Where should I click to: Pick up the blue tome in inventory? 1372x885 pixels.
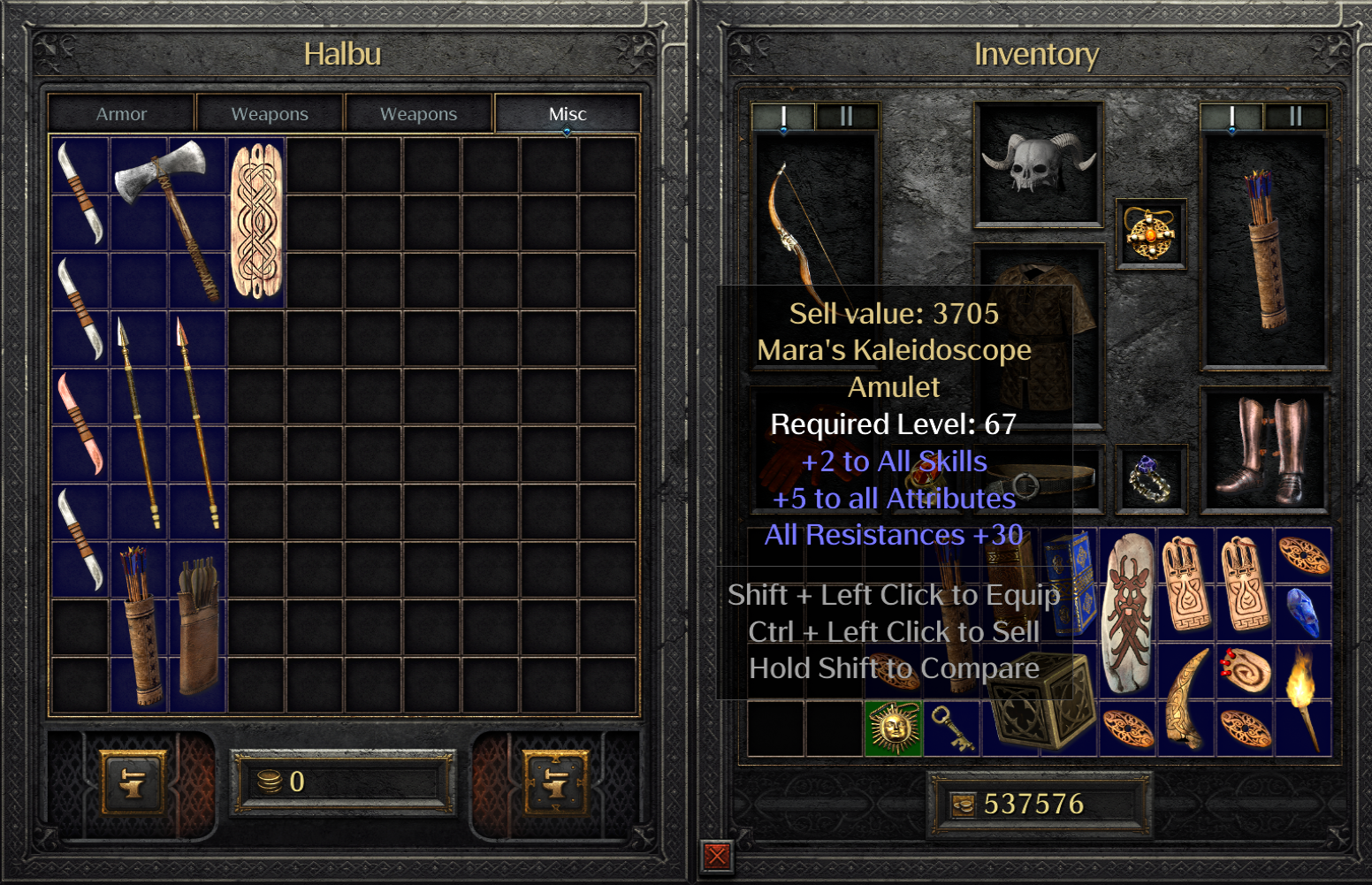pos(1069,584)
